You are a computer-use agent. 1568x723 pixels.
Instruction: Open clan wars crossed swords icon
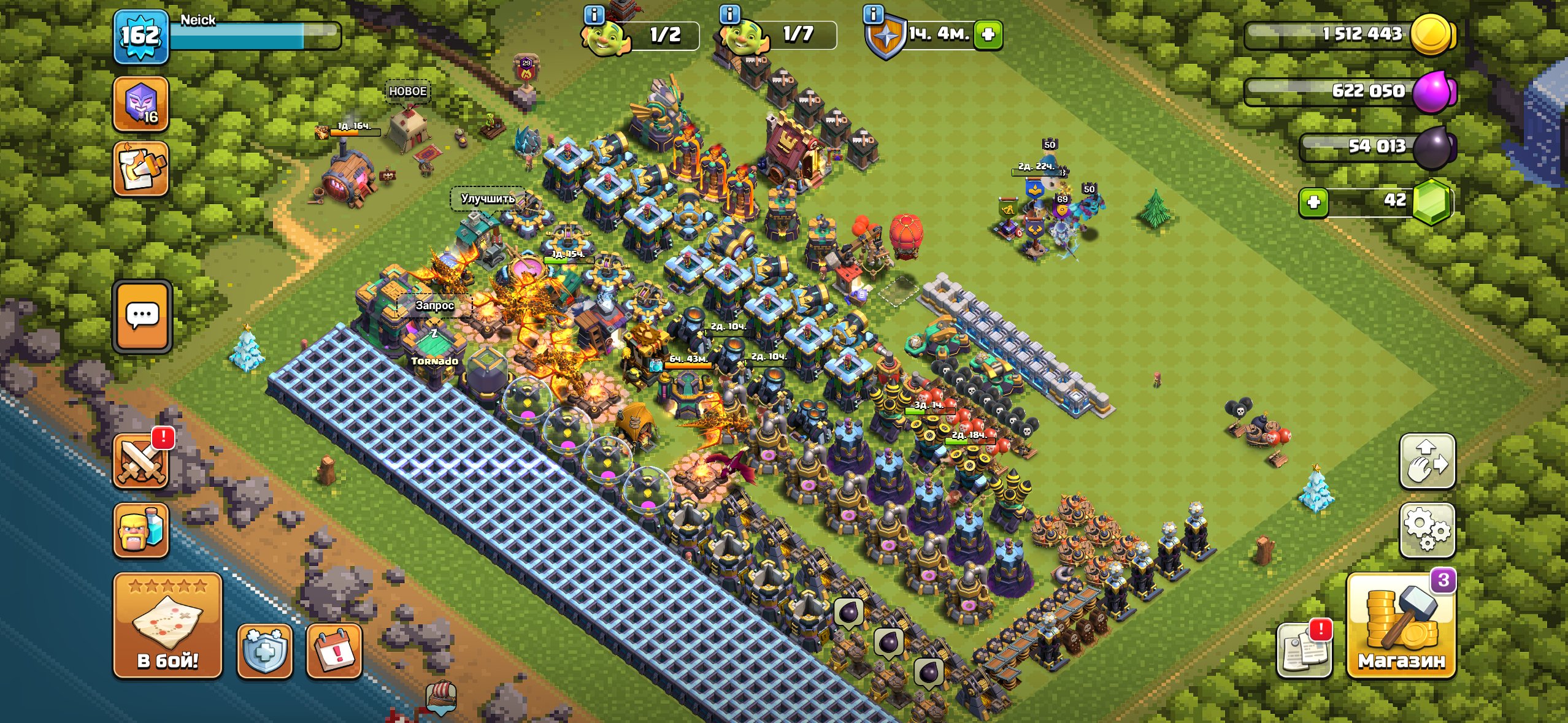click(x=141, y=461)
